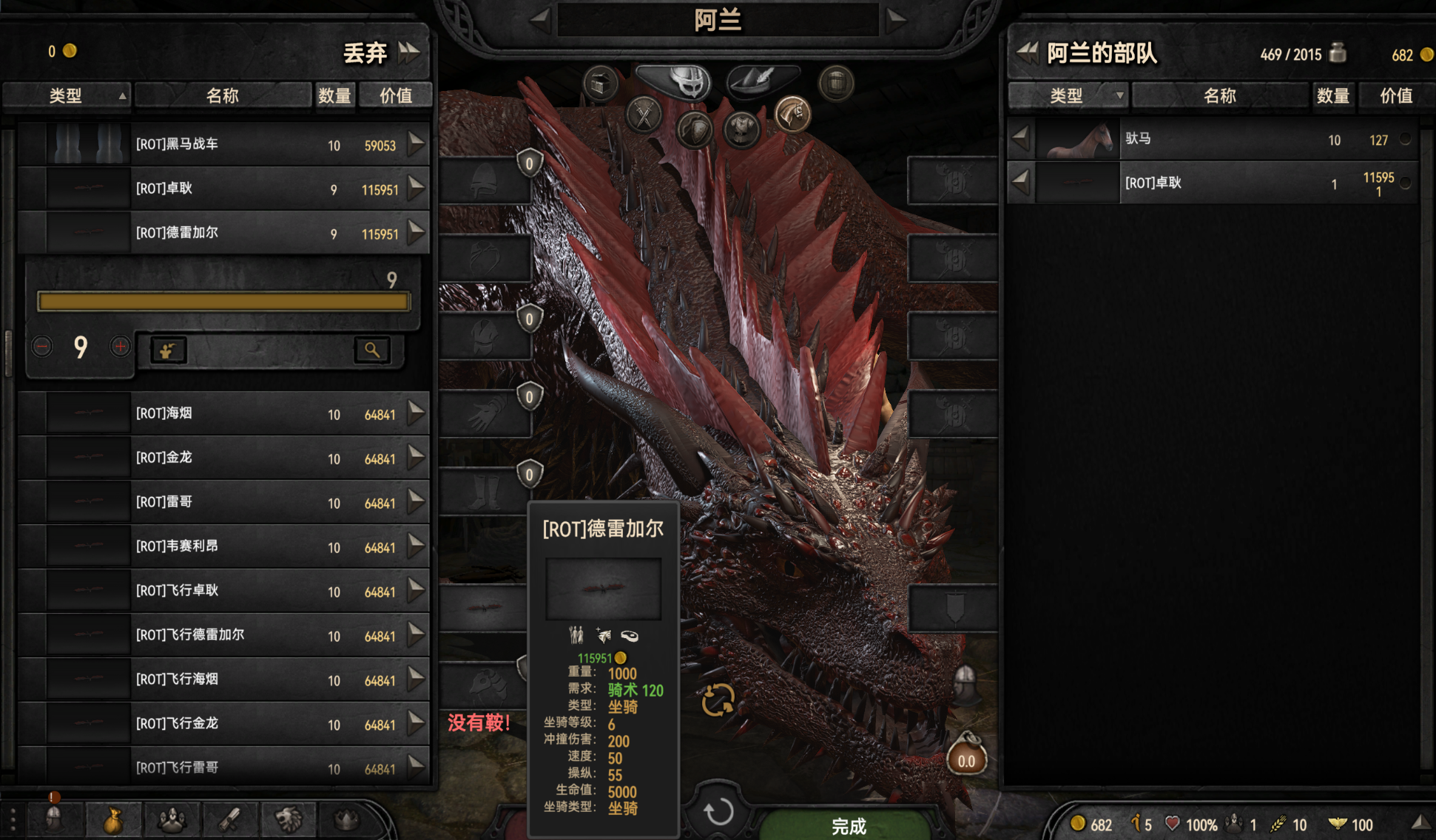Filter items by the shield icon
Image resolution: width=1436 pixels, height=840 pixels.
694,130
